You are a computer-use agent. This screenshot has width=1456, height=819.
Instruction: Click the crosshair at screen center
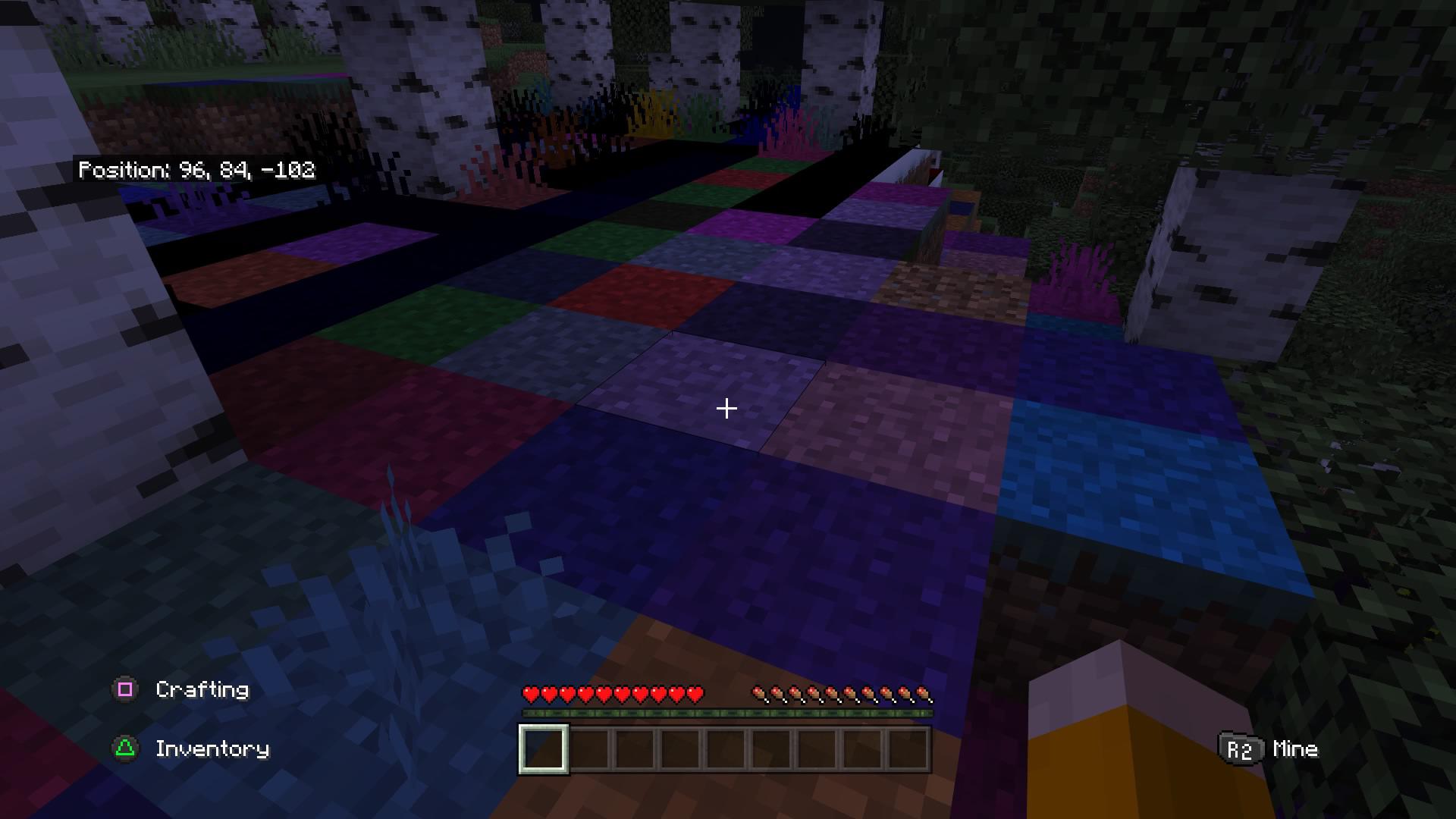[x=726, y=409]
